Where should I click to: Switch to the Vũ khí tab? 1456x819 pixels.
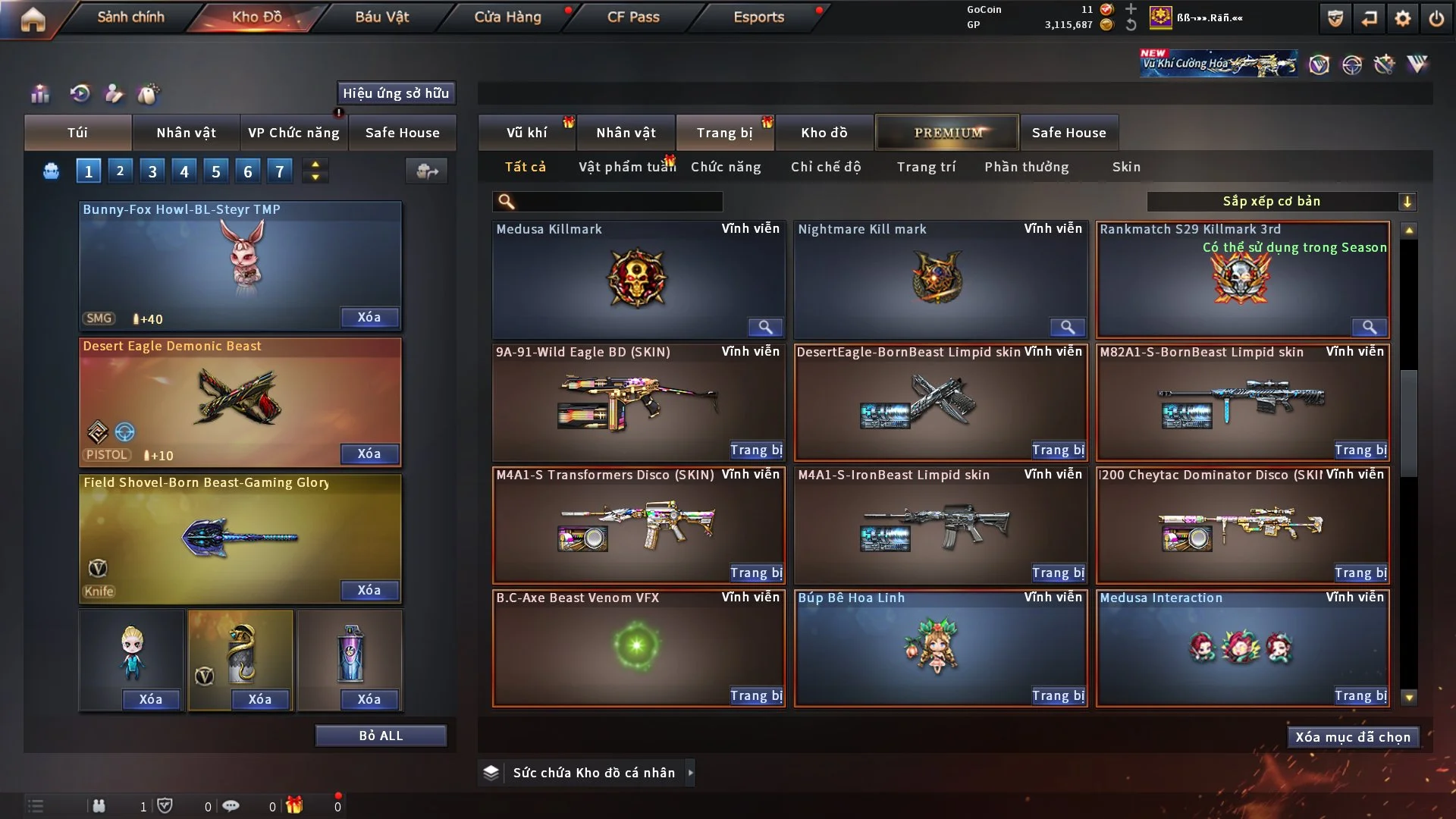coord(526,133)
